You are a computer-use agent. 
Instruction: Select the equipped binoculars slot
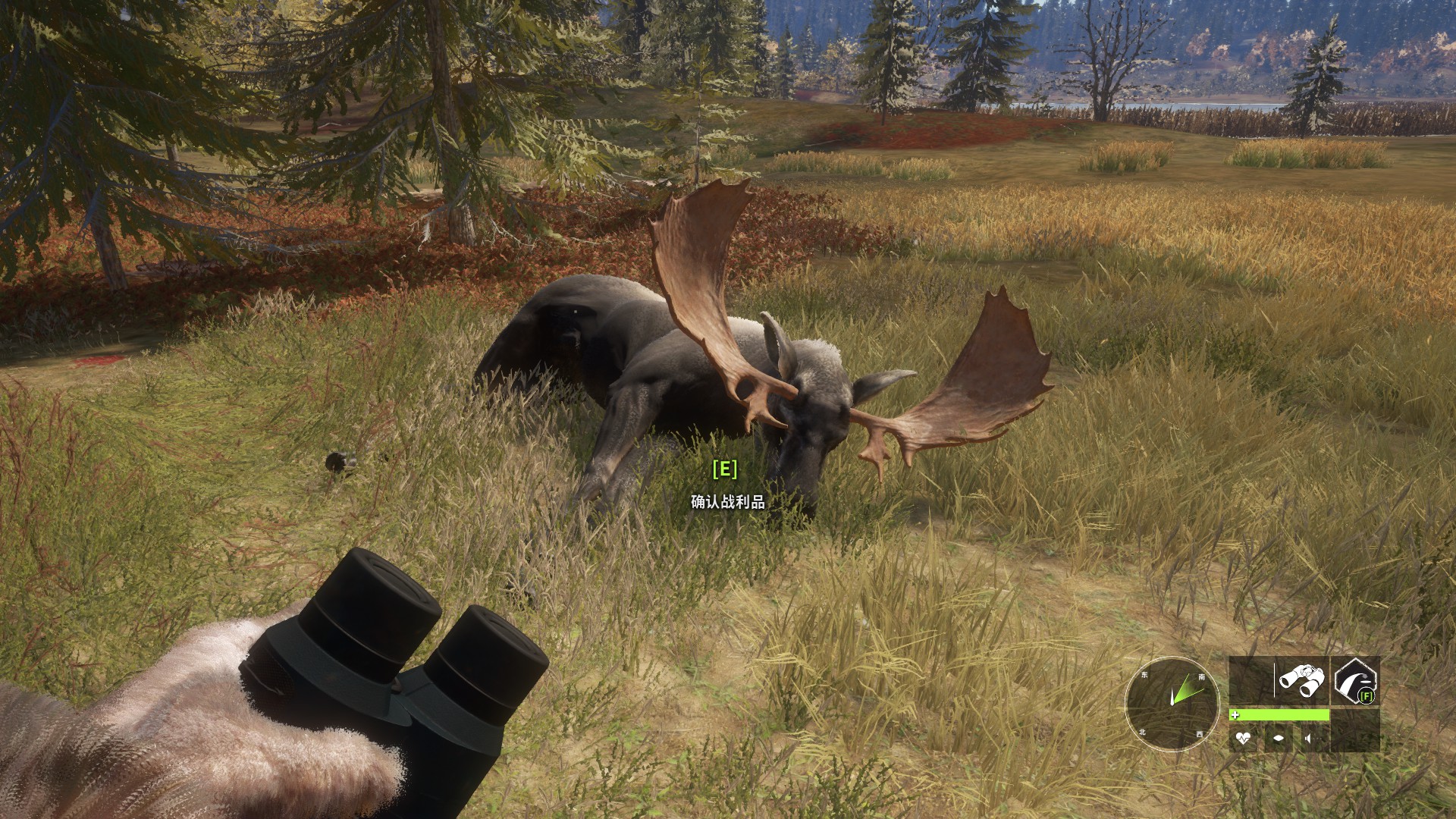[1302, 680]
